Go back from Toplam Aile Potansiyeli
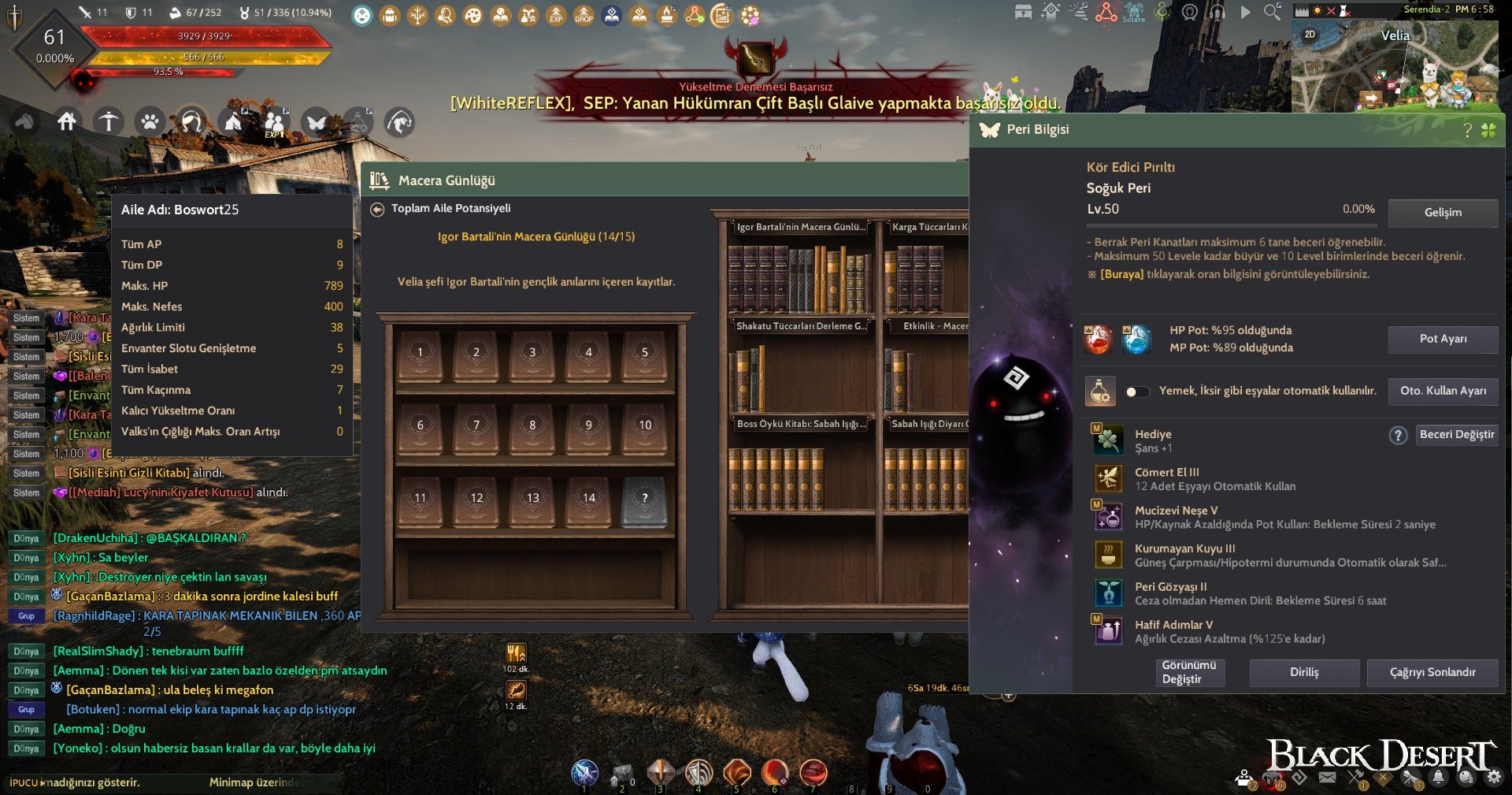The image size is (1512, 795). pyautogui.click(x=377, y=209)
